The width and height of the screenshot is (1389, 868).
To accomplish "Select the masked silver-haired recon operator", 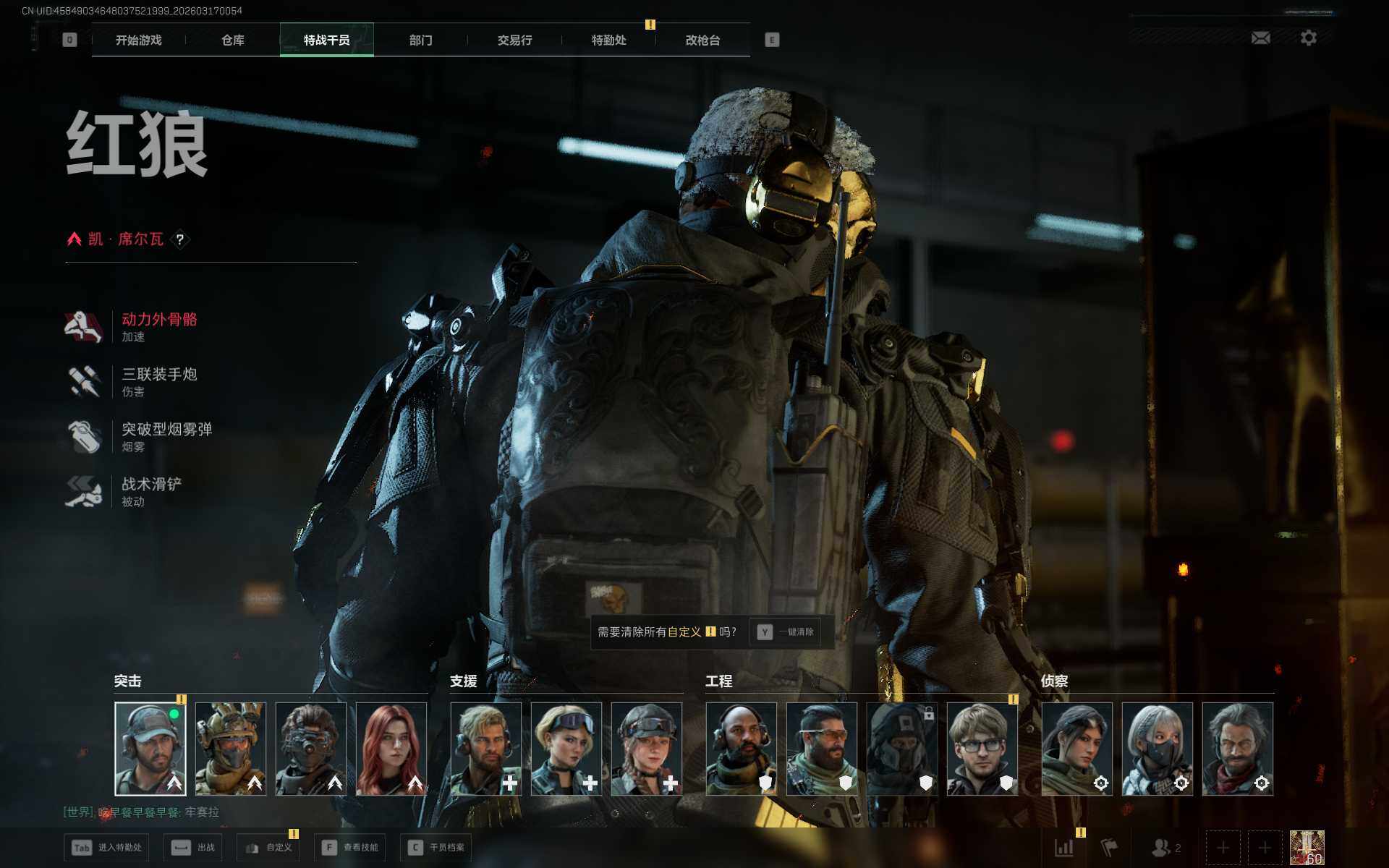I will pos(1157,749).
